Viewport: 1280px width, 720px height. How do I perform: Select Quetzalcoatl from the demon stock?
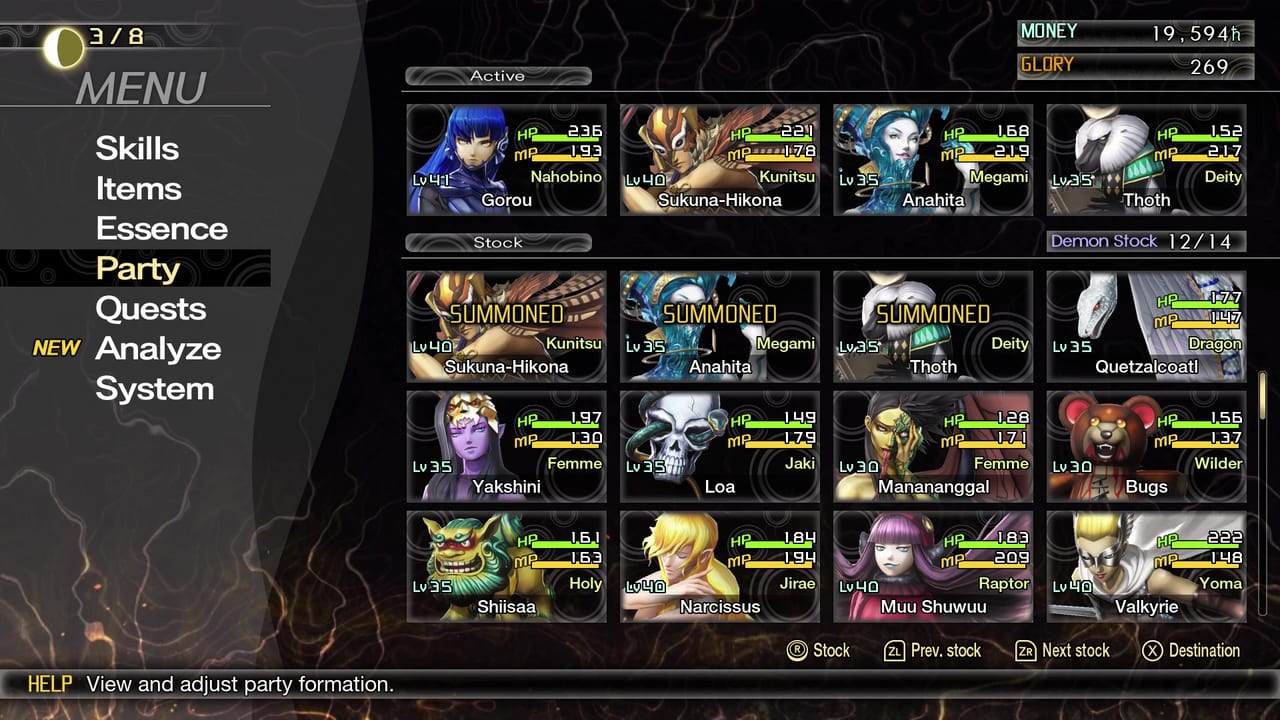[1145, 325]
